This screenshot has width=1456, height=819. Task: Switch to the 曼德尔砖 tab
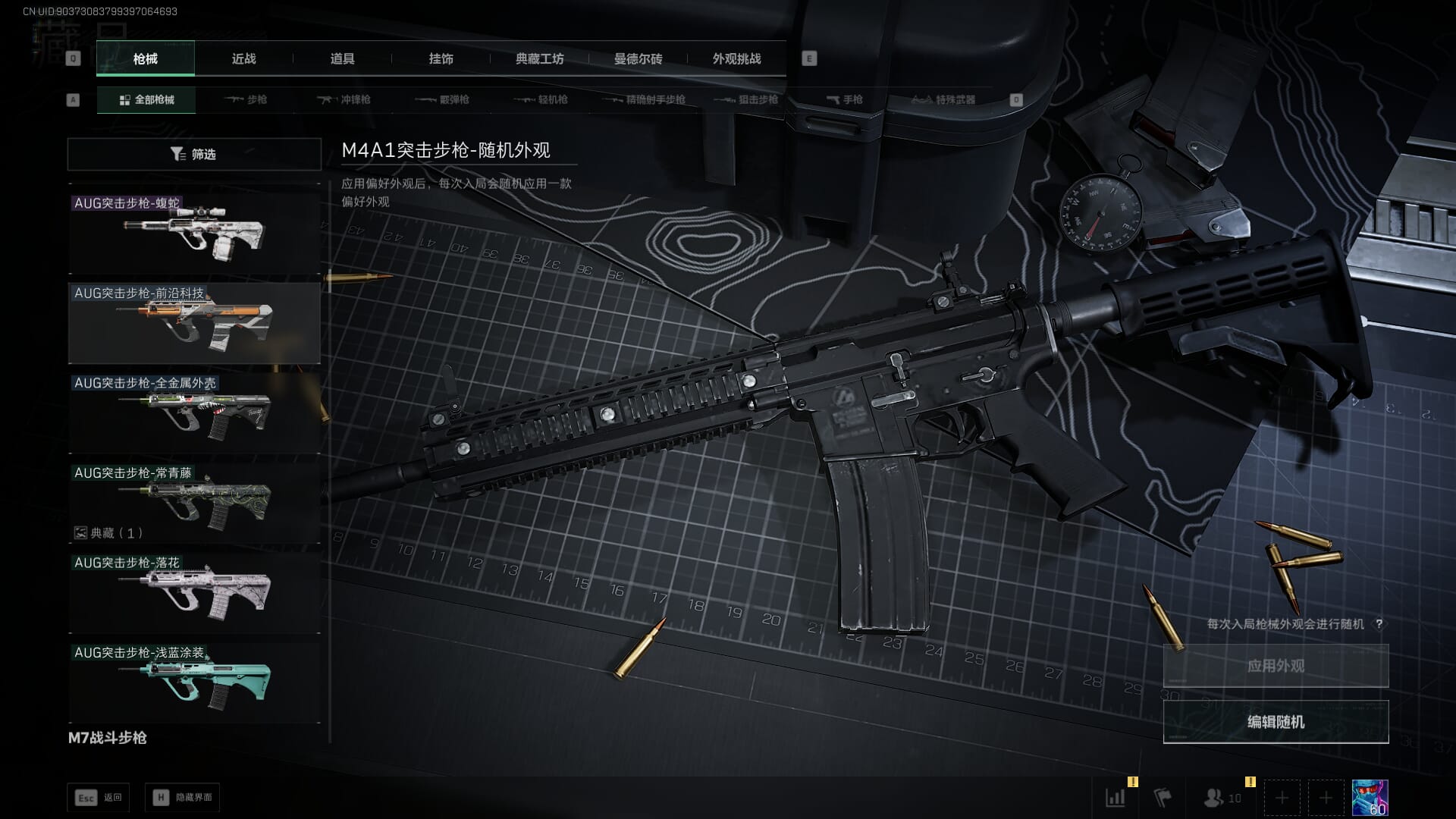tap(638, 58)
